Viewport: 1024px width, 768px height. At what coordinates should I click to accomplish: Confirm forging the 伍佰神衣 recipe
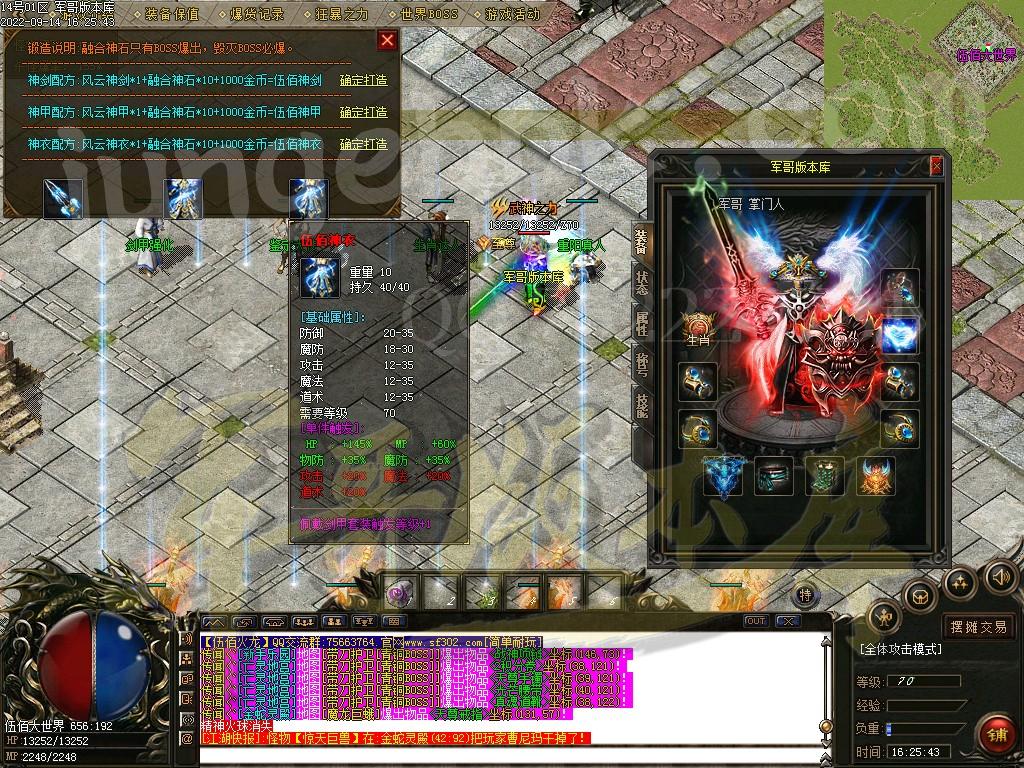pos(363,145)
